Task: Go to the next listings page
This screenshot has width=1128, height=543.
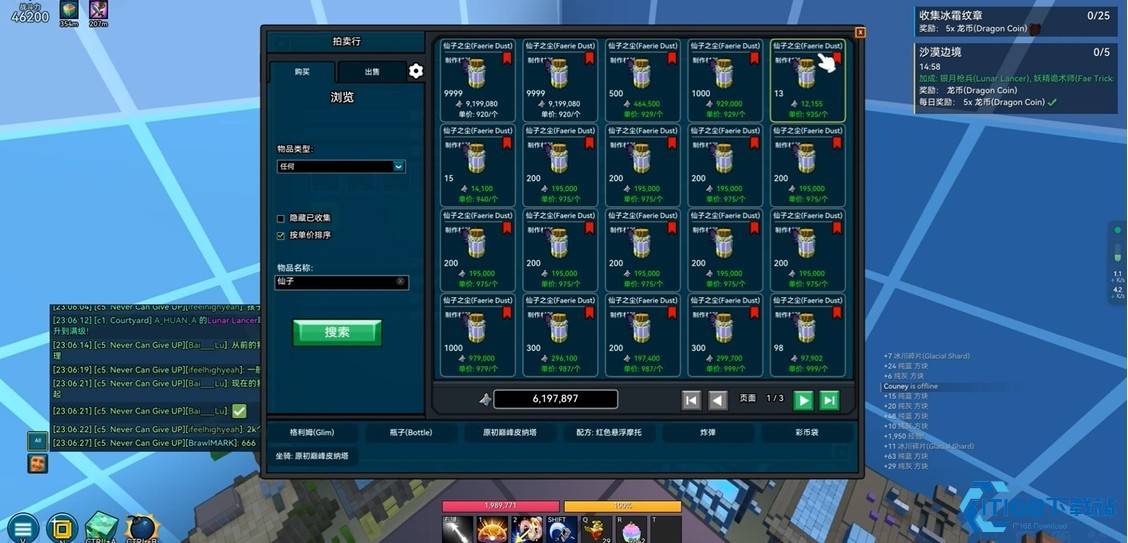Action: click(803, 400)
